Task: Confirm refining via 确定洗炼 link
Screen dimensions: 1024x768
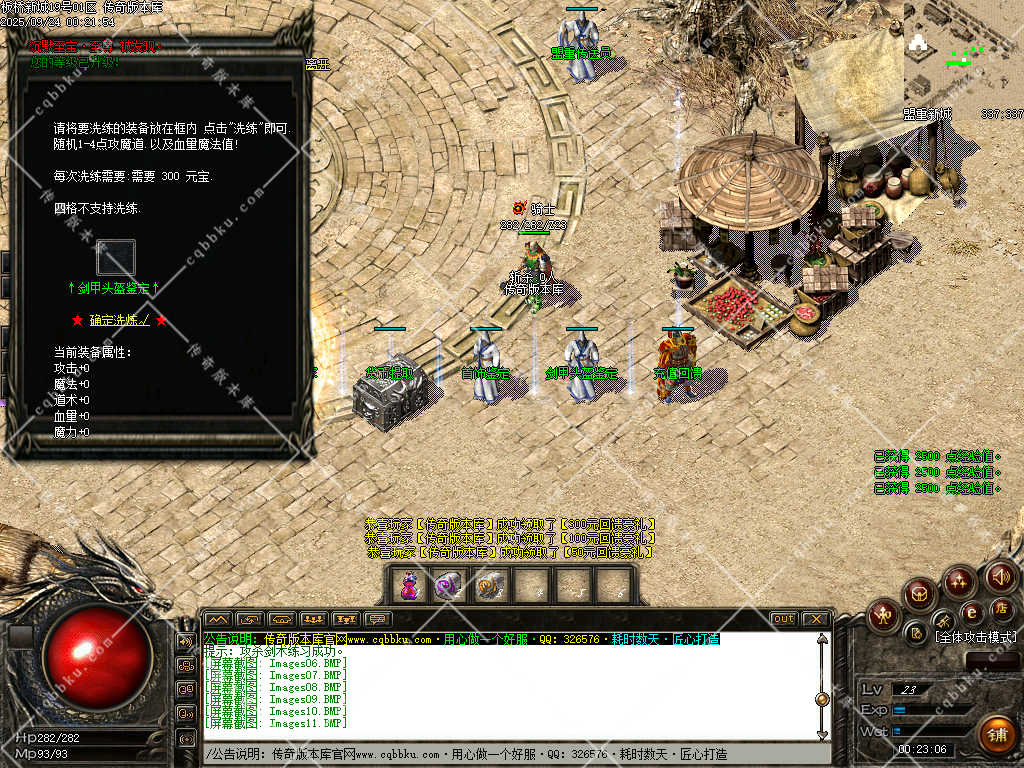Action: [x=119, y=320]
